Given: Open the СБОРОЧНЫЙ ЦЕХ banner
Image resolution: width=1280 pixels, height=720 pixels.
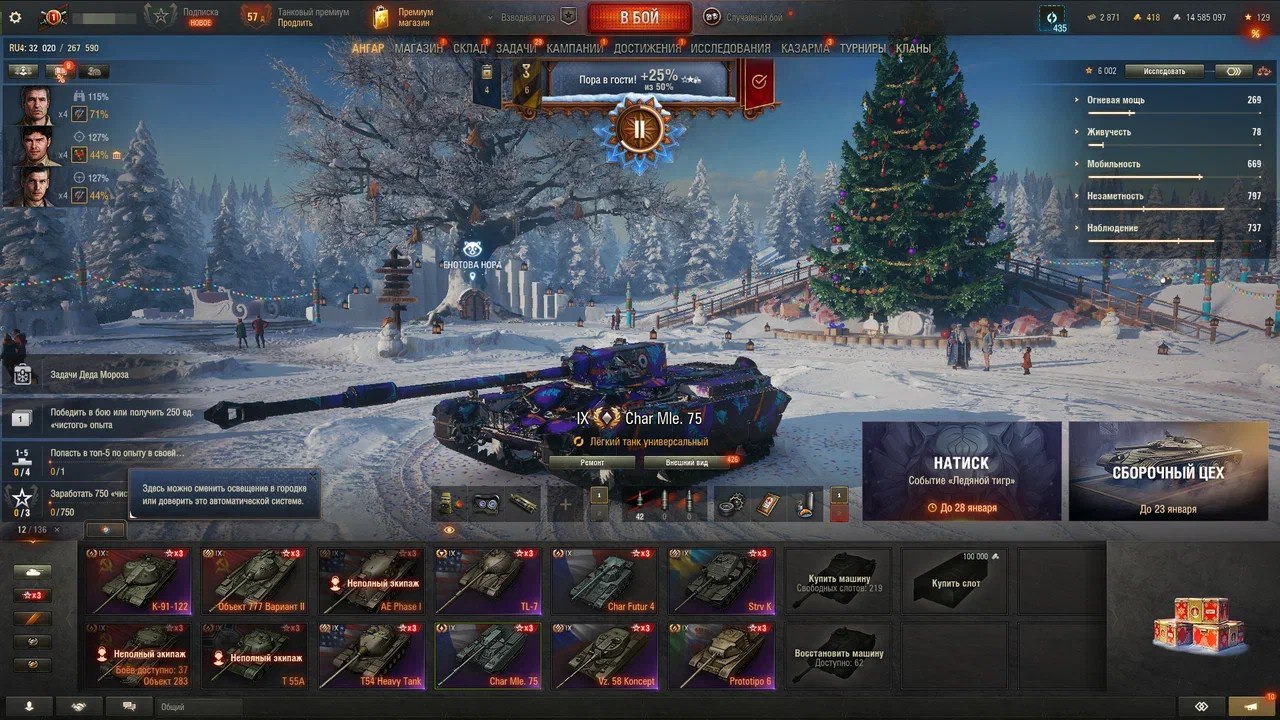Looking at the screenshot, I should coord(1167,471).
